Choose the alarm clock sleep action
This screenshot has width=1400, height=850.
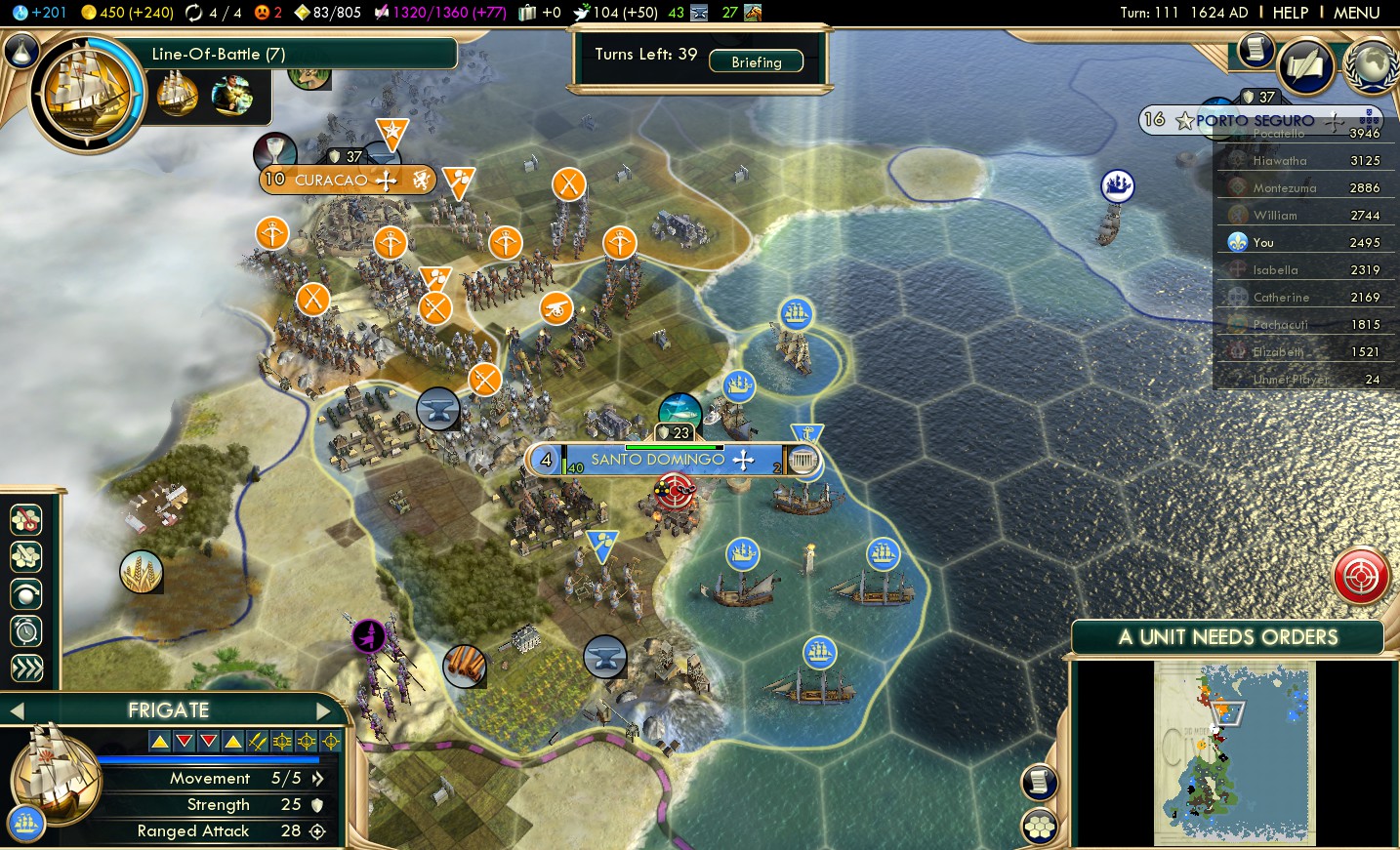click(26, 631)
